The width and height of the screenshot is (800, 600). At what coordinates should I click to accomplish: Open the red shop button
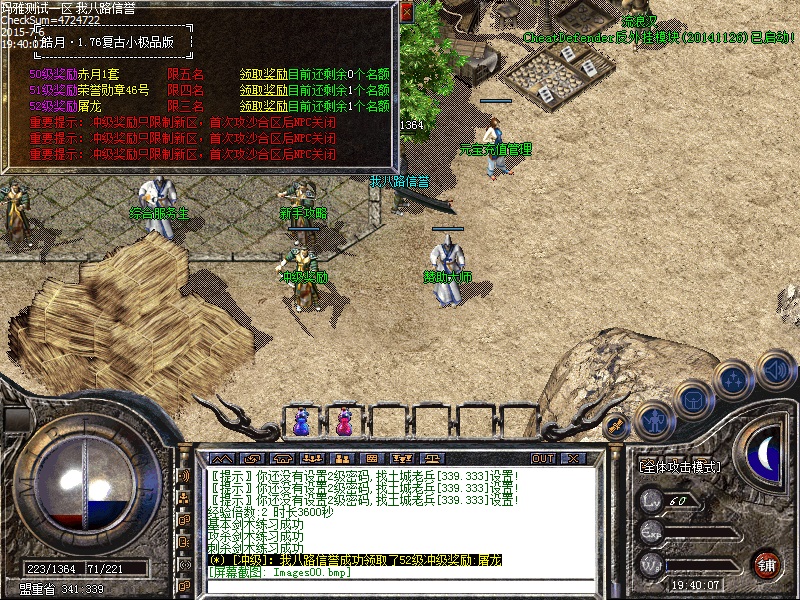[767, 563]
